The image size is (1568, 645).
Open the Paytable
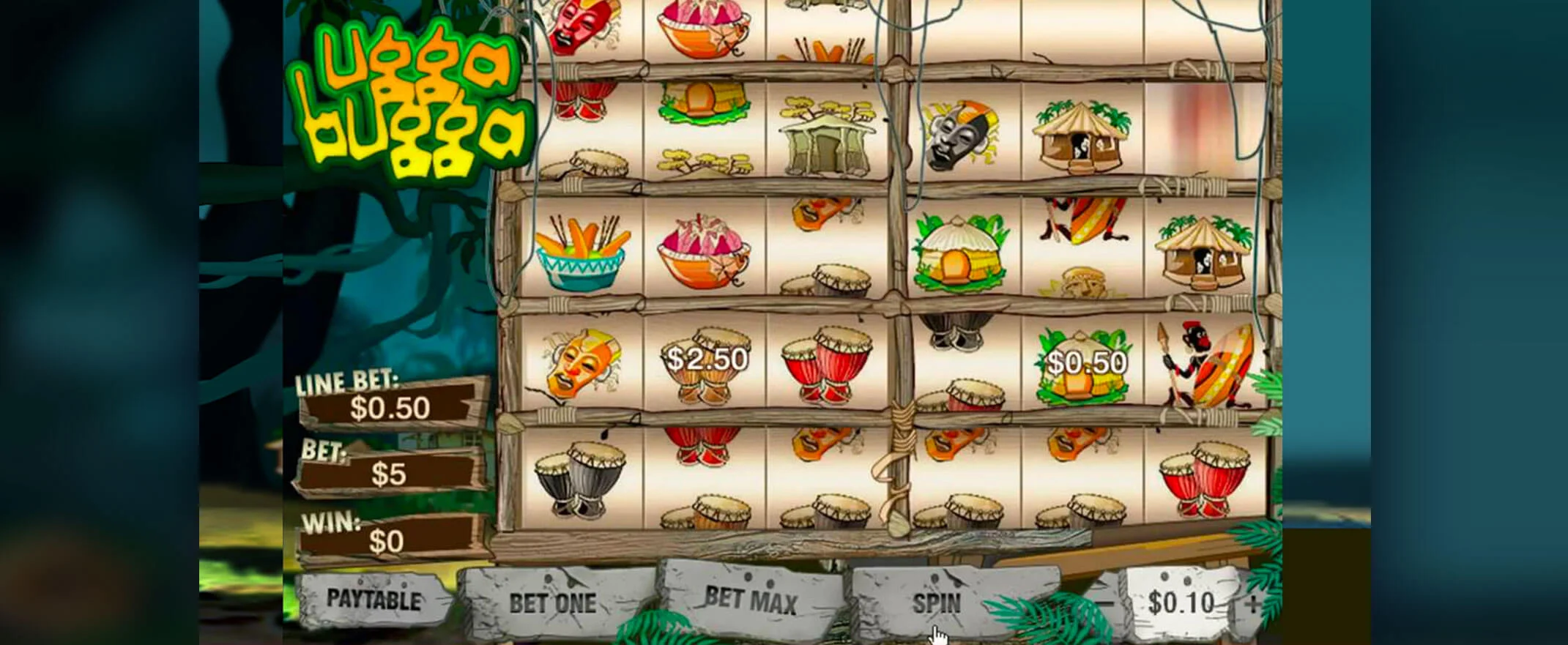pos(373,601)
